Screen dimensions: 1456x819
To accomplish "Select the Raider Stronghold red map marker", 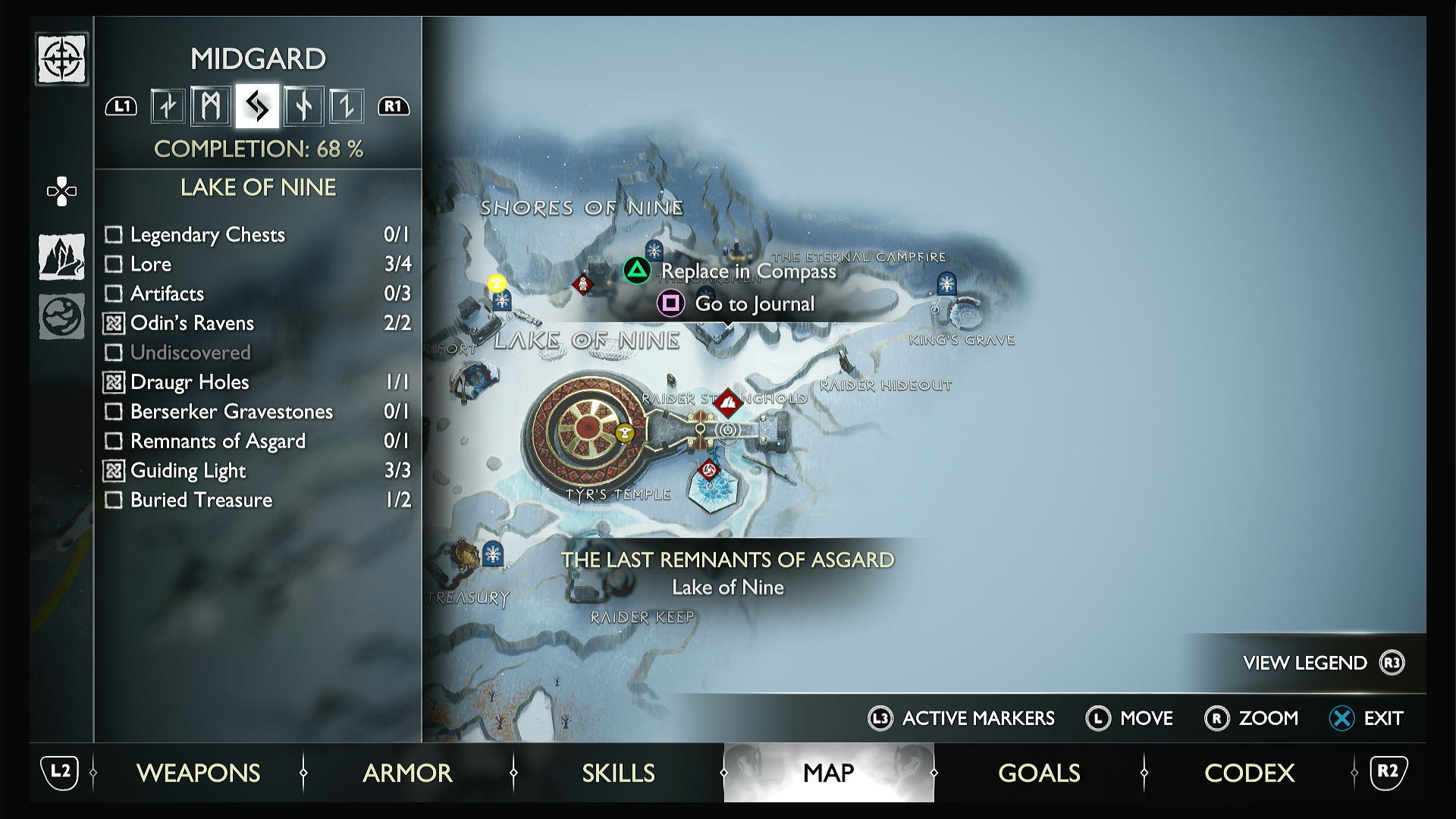I will (x=728, y=403).
